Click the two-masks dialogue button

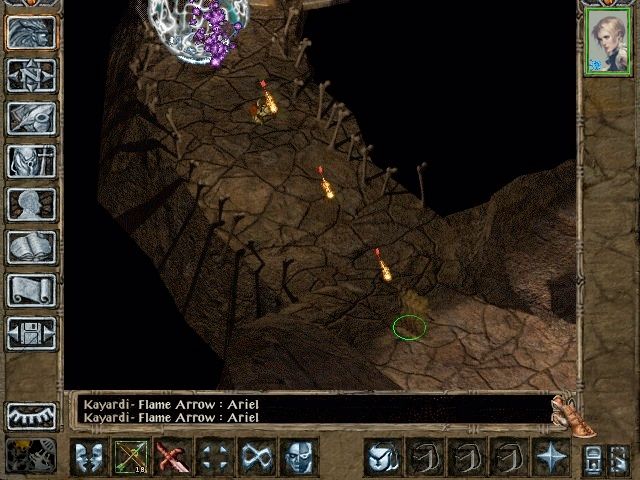click(x=89, y=457)
